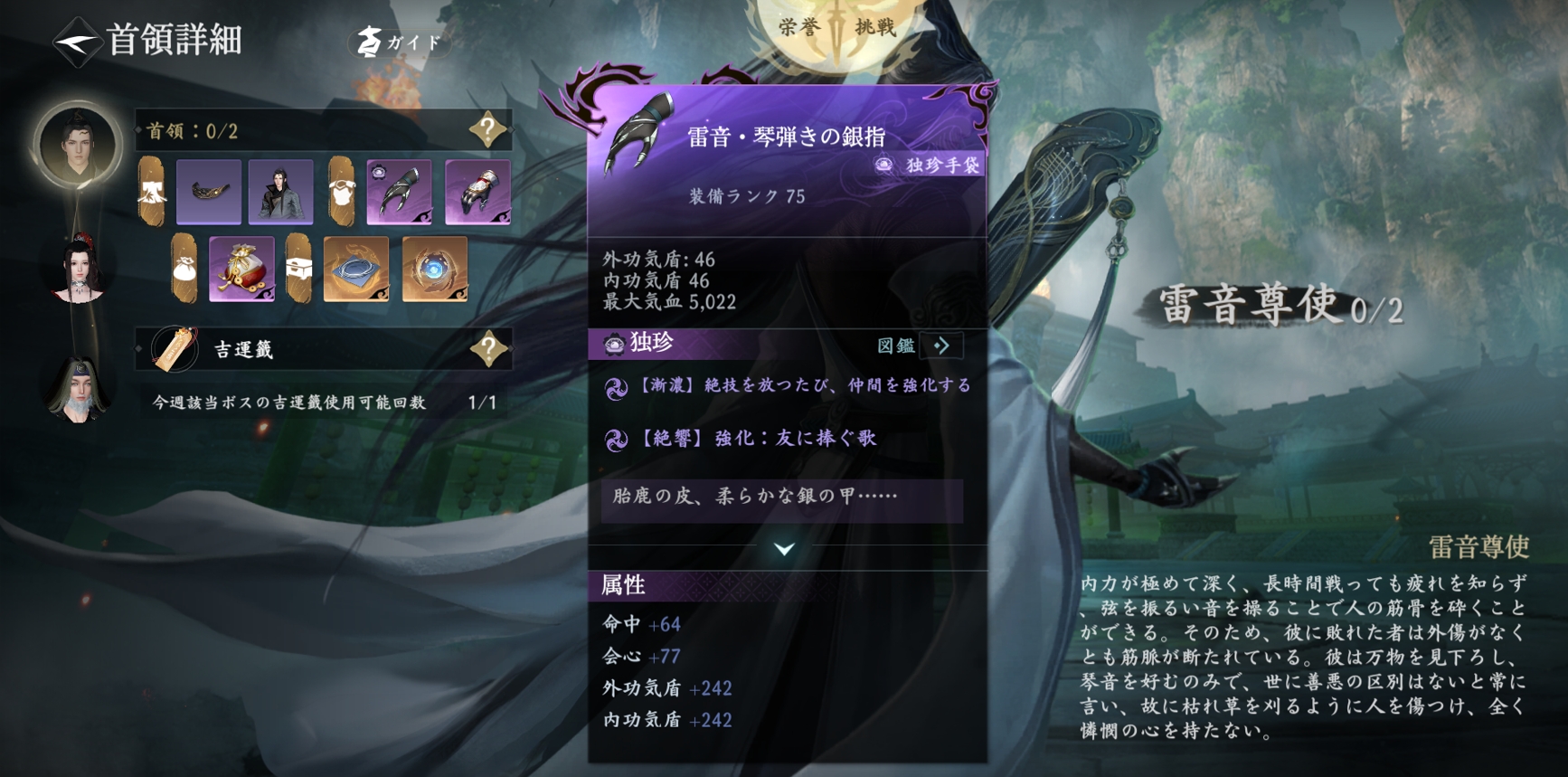The image size is (1568, 777).
Task: Select the armored gauntlet reward with red trim
Action: click(477, 192)
